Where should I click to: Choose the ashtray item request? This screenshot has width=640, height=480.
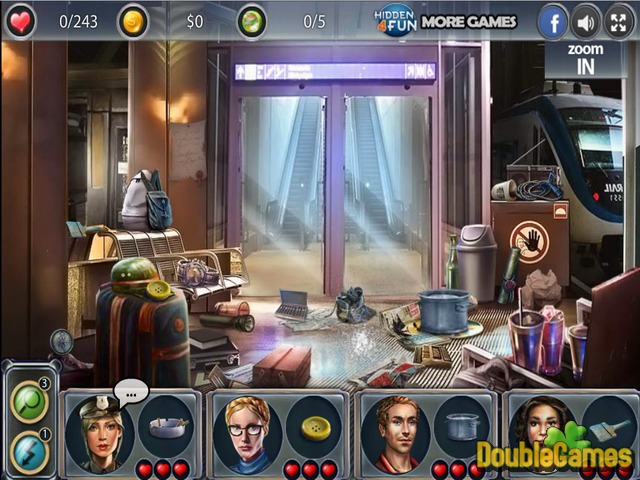click(x=165, y=425)
